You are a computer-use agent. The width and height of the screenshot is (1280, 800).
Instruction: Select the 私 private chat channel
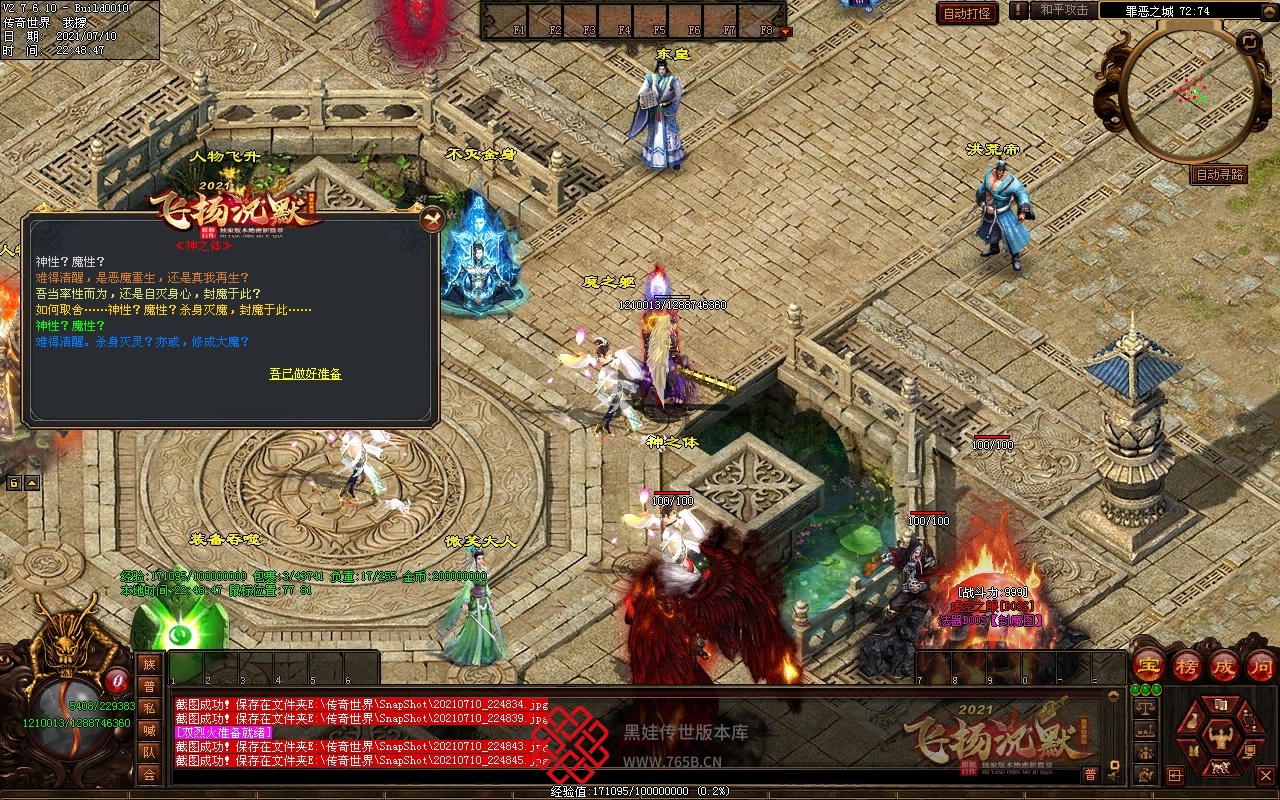[x=149, y=708]
